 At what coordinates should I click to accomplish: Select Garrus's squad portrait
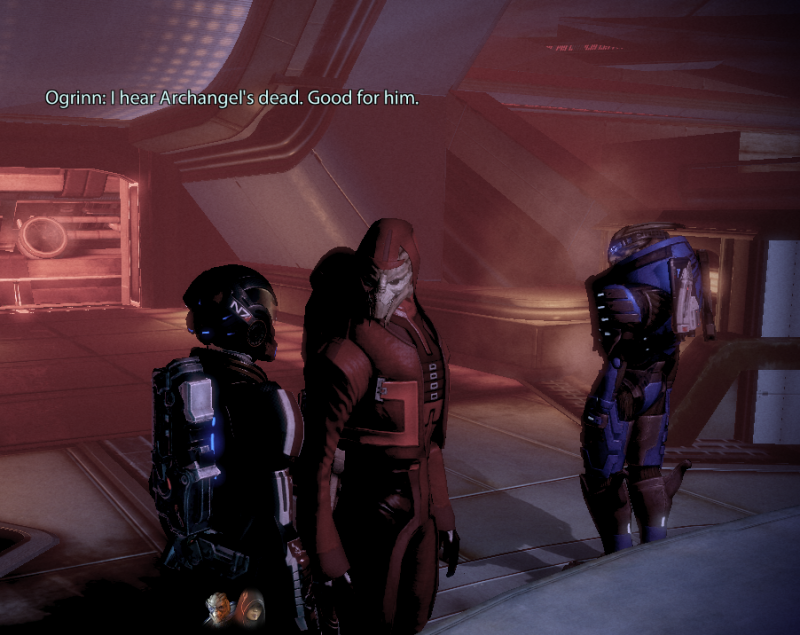220,605
